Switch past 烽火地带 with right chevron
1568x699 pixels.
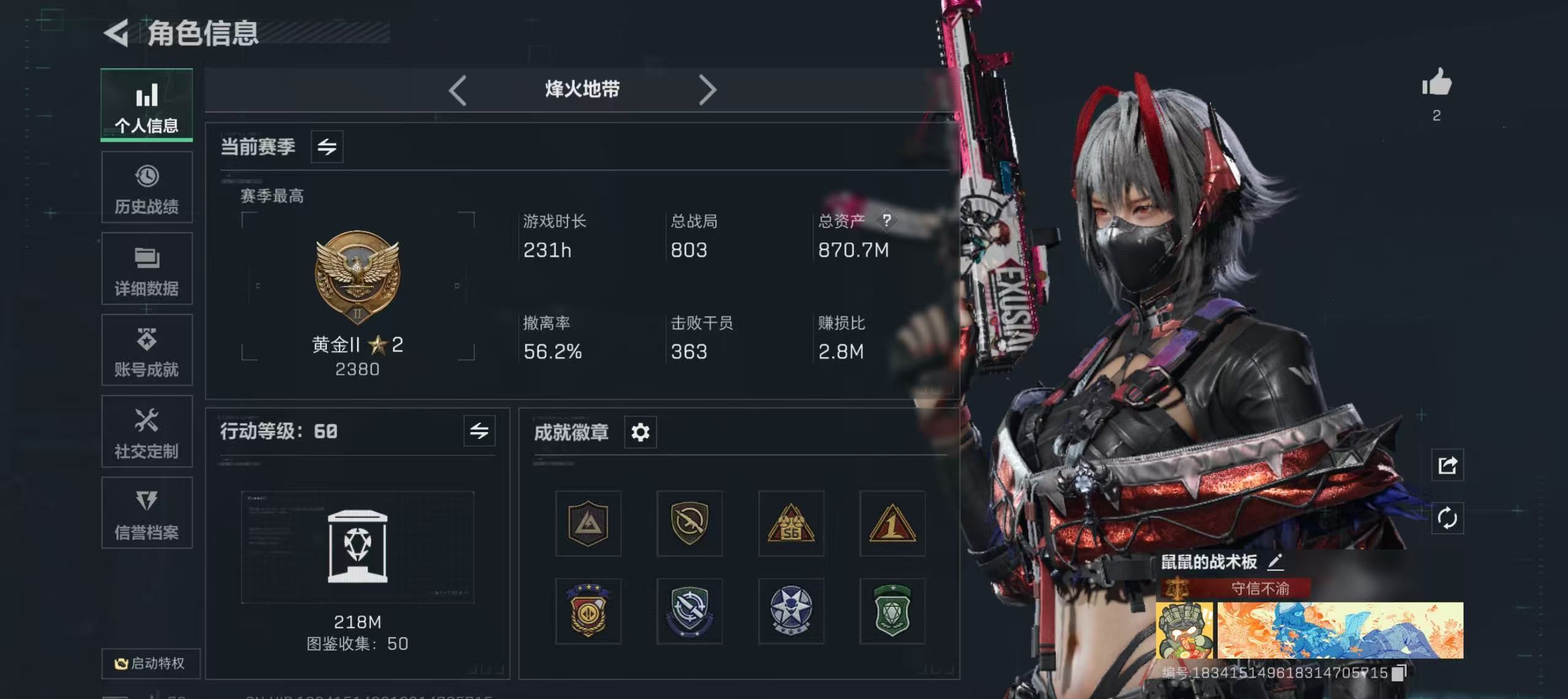pyautogui.click(x=709, y=89)
